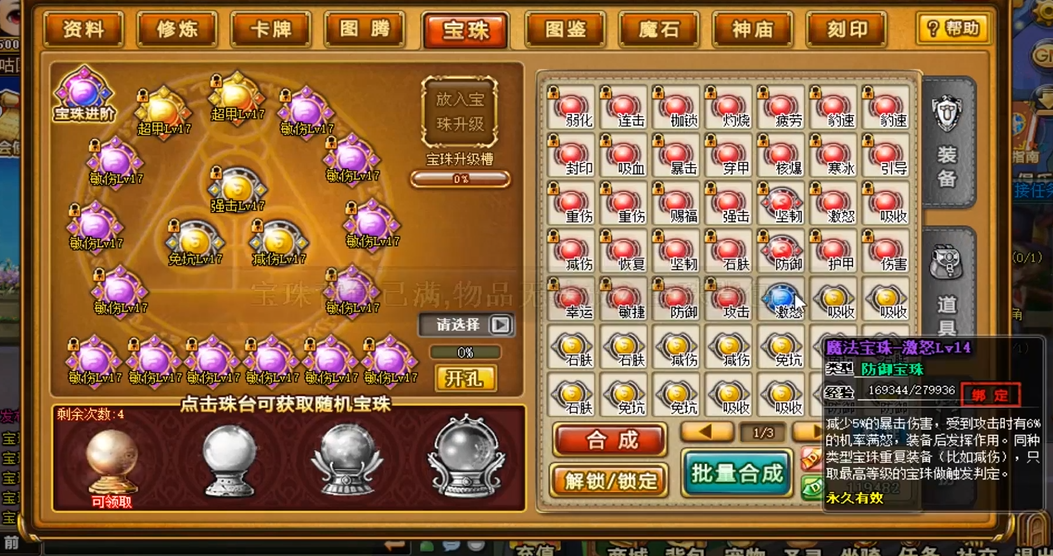Select the 卡牌 tab
The height and width of the screenshot is (556, 1053).
(271, 29)
